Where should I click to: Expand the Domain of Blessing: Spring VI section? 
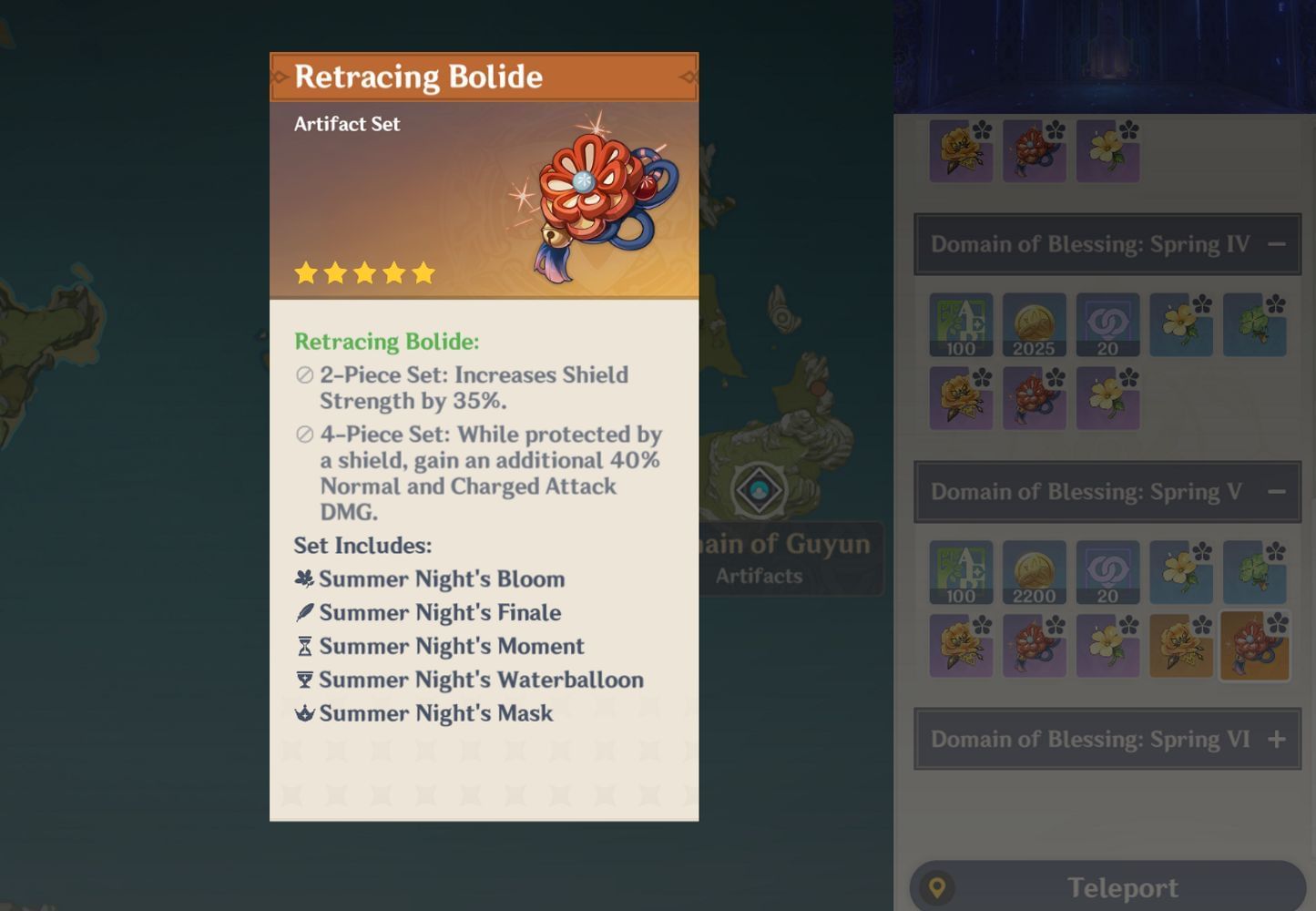click(1276, 739)
